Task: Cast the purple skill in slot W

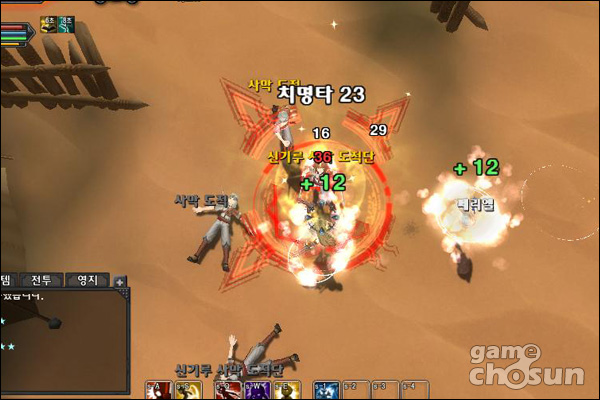Action: [254, 390]
